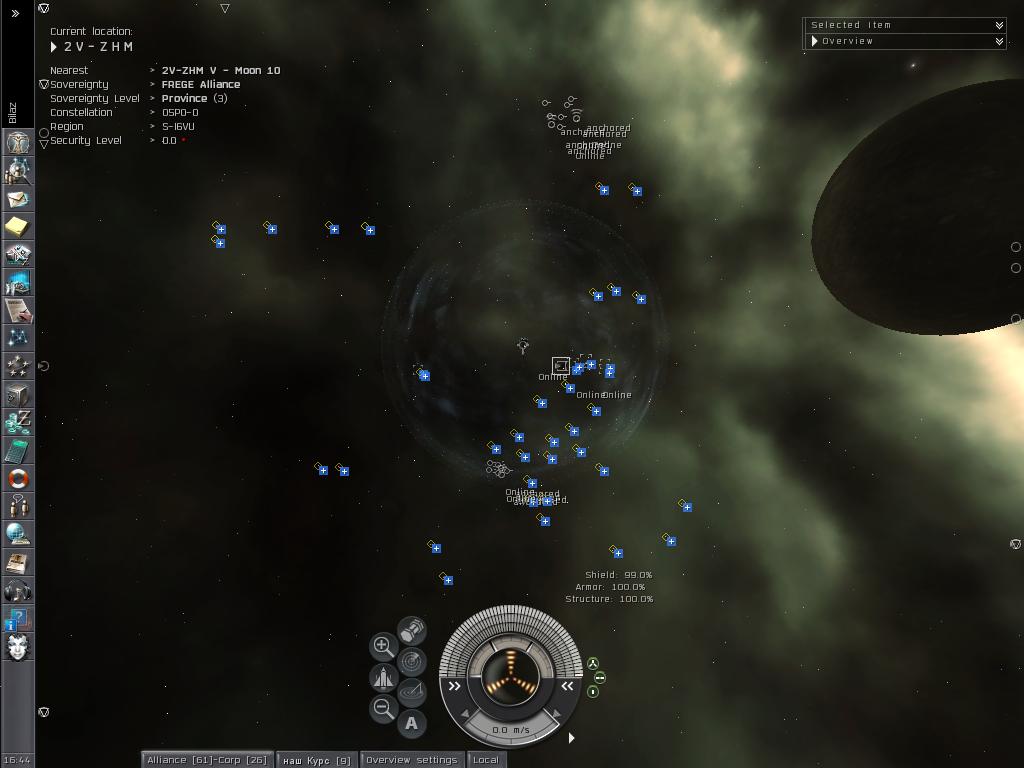The width and height of the screenshot is (1024, 768).
Task: Open the ship scanner button
Action: pos(411,661)
